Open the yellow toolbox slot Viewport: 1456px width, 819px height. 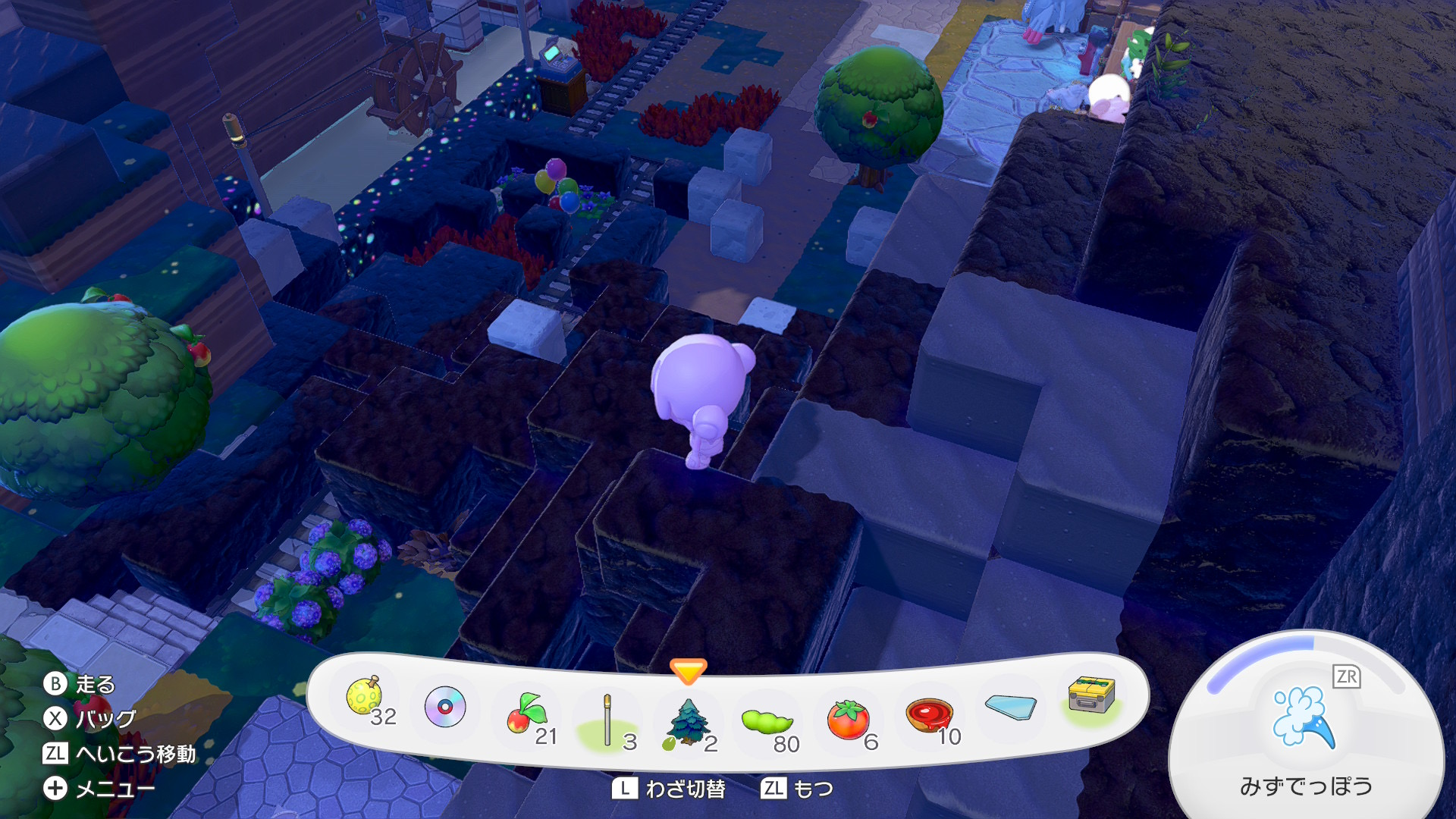click(x=1091, y=695)
